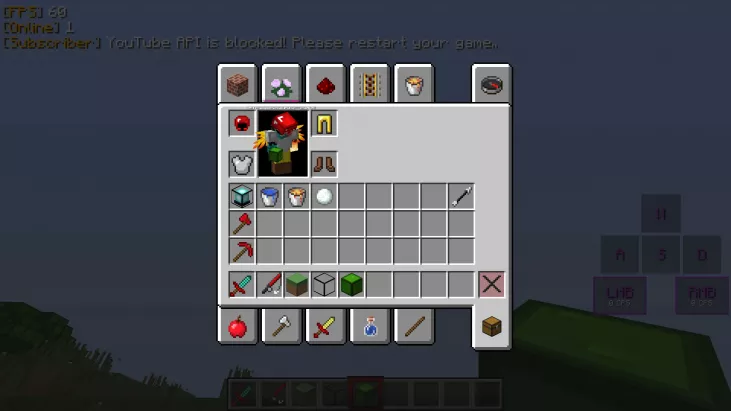Open the Decoration Blocks flower tab
This screenshot has width=731, height=411.
click(x=281, y=85)
